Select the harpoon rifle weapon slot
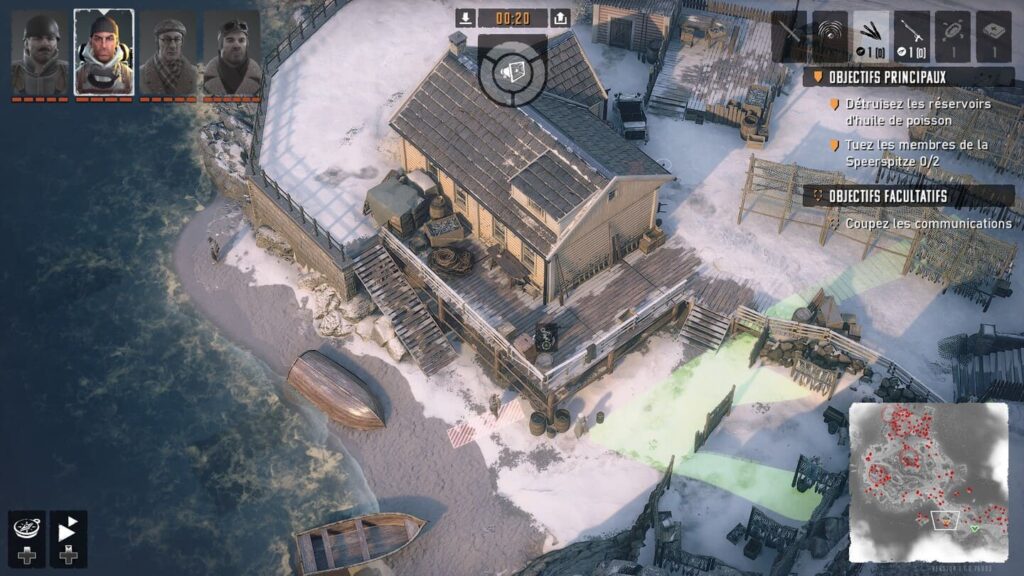This screenshot has width=1024, height=576. coord(912,36)
